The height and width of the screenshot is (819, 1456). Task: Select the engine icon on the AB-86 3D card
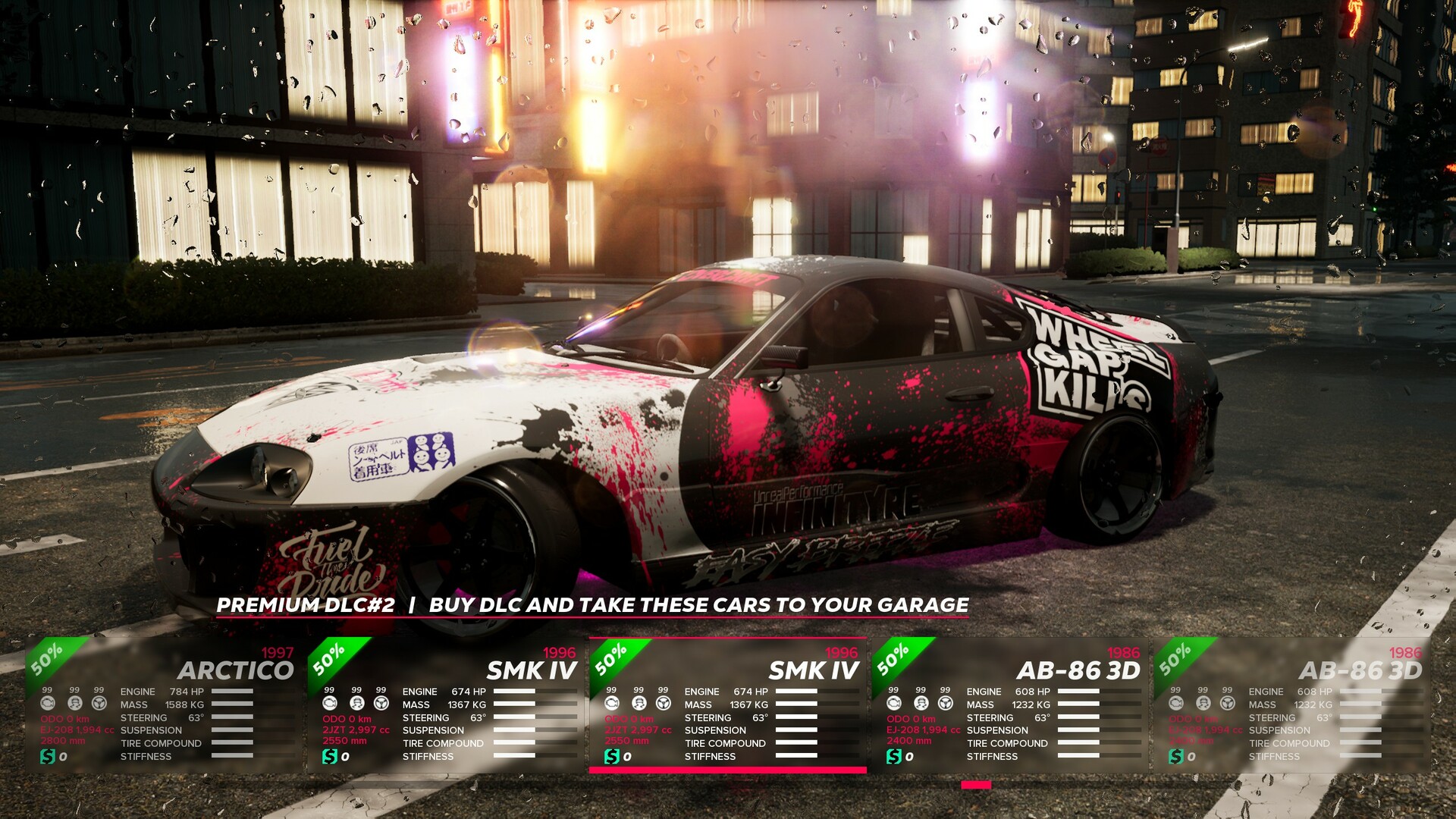tap(895, 703)
